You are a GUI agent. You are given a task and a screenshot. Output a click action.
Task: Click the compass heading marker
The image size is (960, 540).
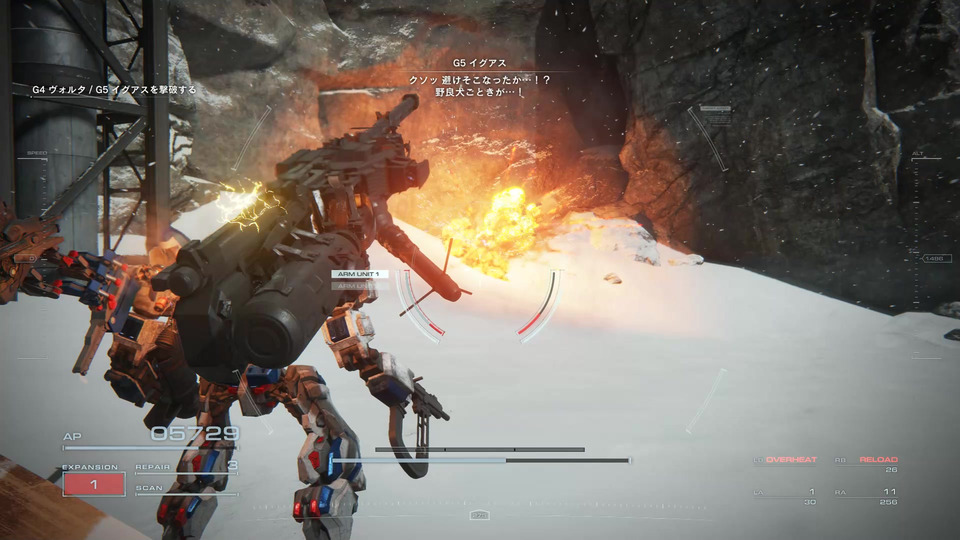click(x=479, y=515)
